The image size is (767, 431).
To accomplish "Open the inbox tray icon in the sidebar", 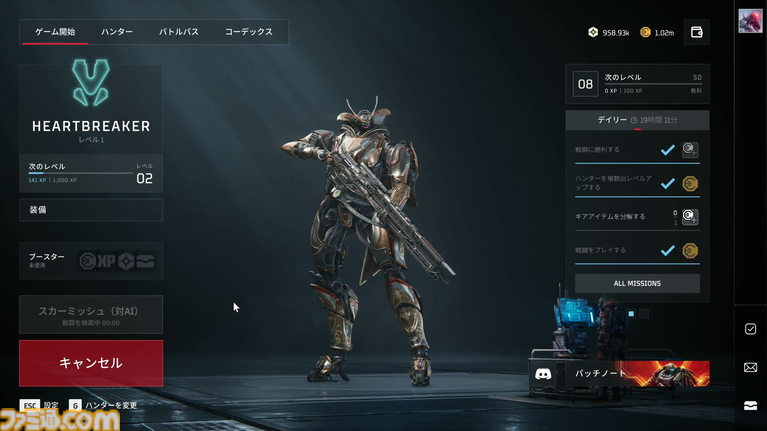I will pos(750,405).
